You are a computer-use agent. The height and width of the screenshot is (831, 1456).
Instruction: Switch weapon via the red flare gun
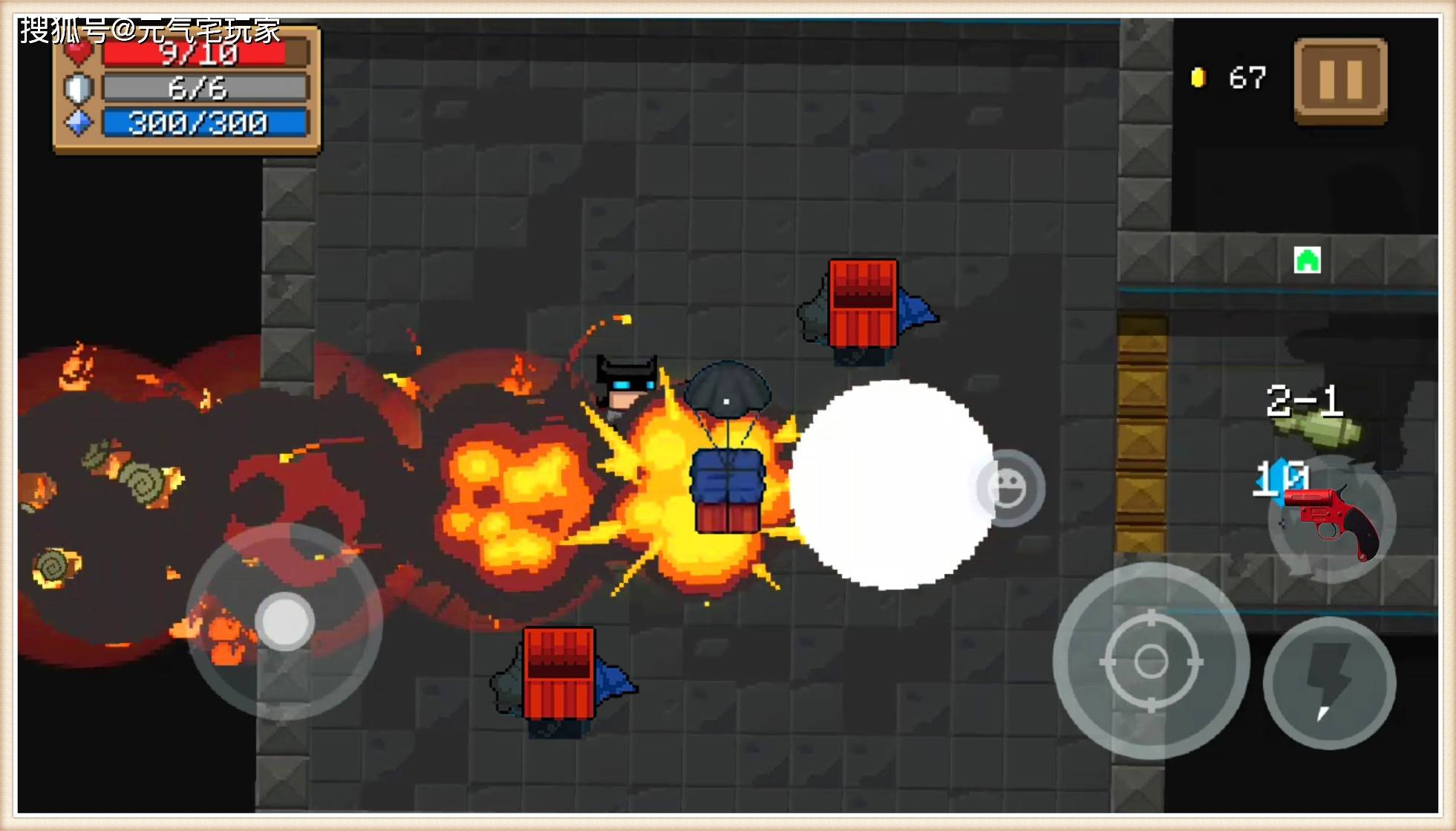coord(1333,520)
